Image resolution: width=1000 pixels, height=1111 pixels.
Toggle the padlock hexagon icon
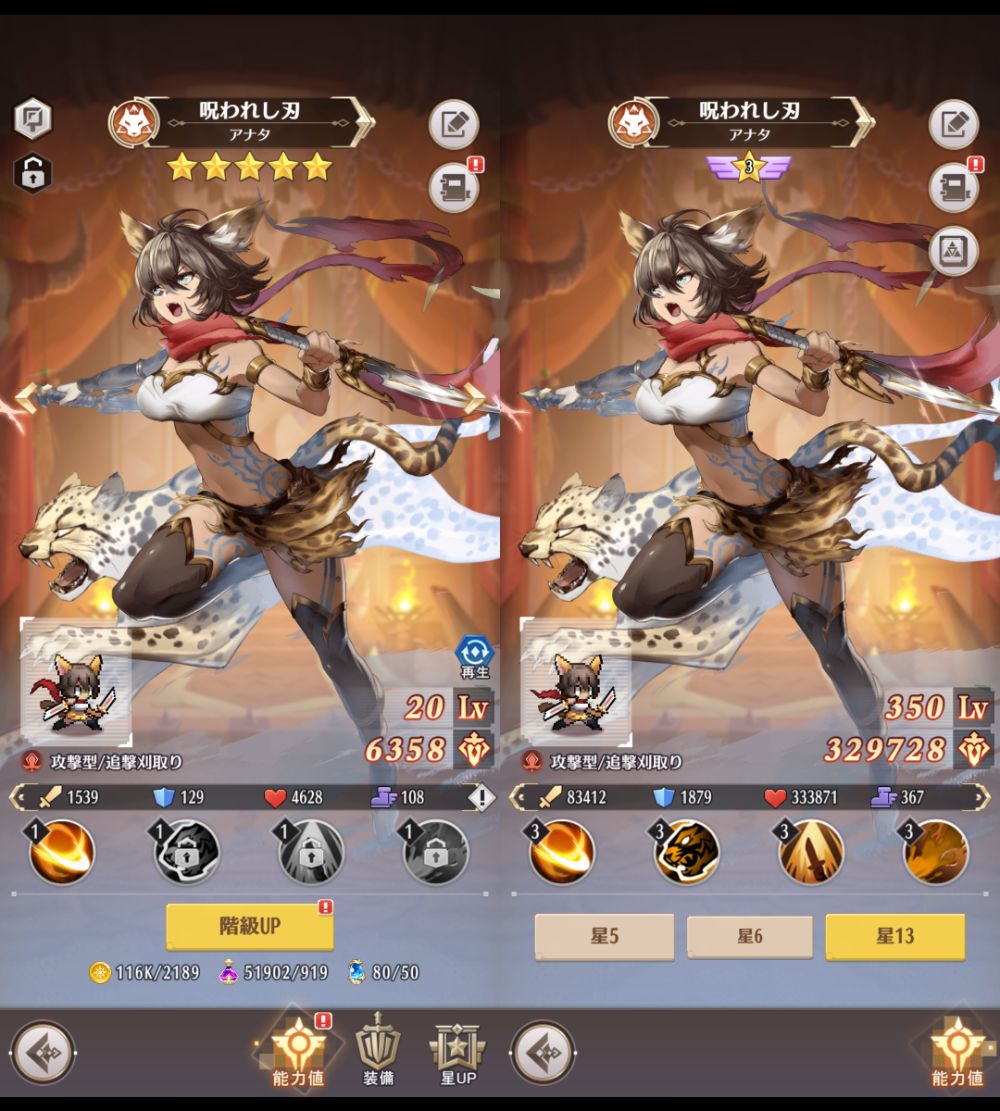coord(32,173)
